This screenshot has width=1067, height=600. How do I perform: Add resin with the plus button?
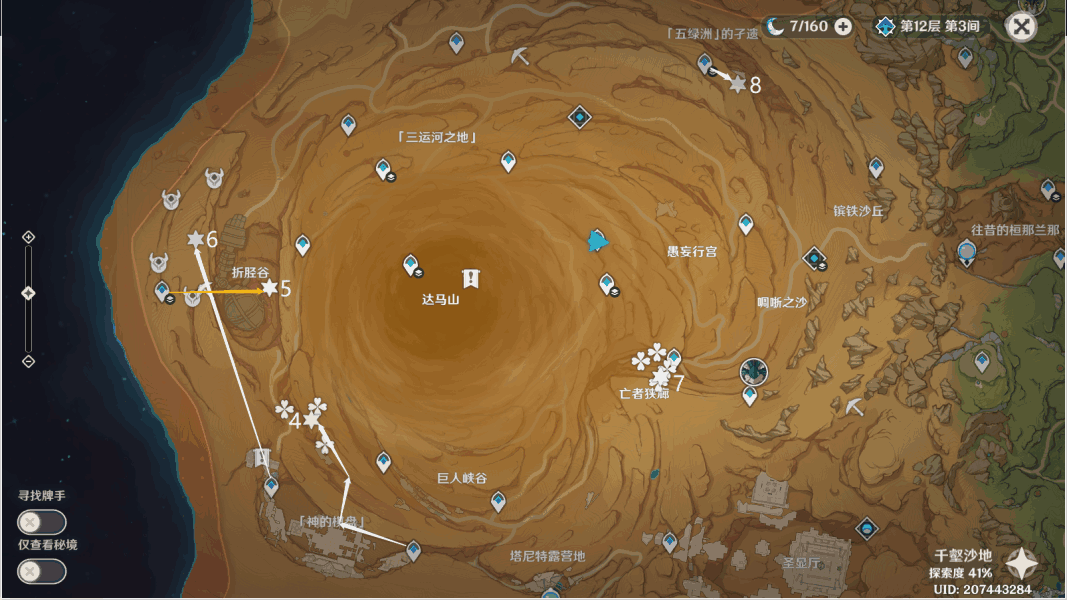click(x=843, y=27)
